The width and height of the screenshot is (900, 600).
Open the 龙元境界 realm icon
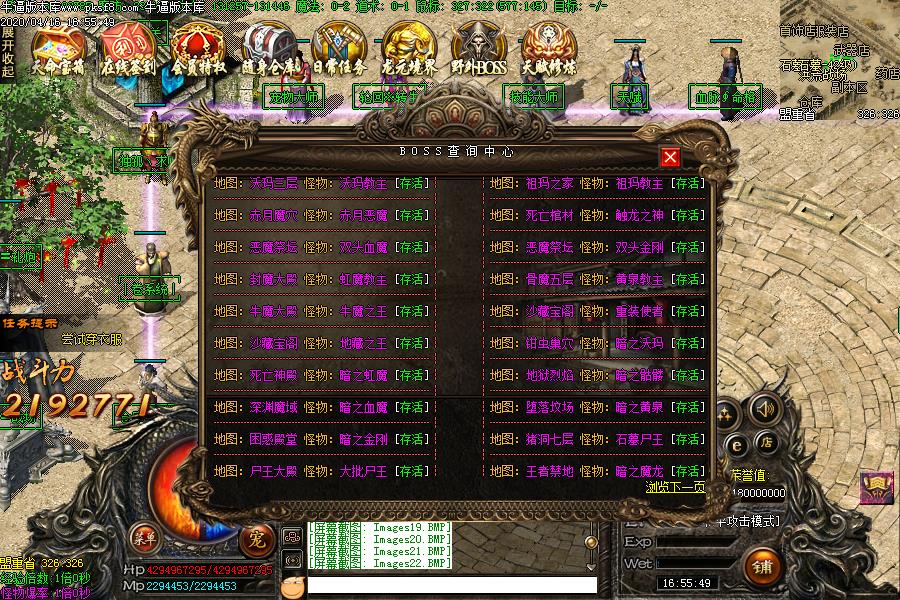(409, 50)
